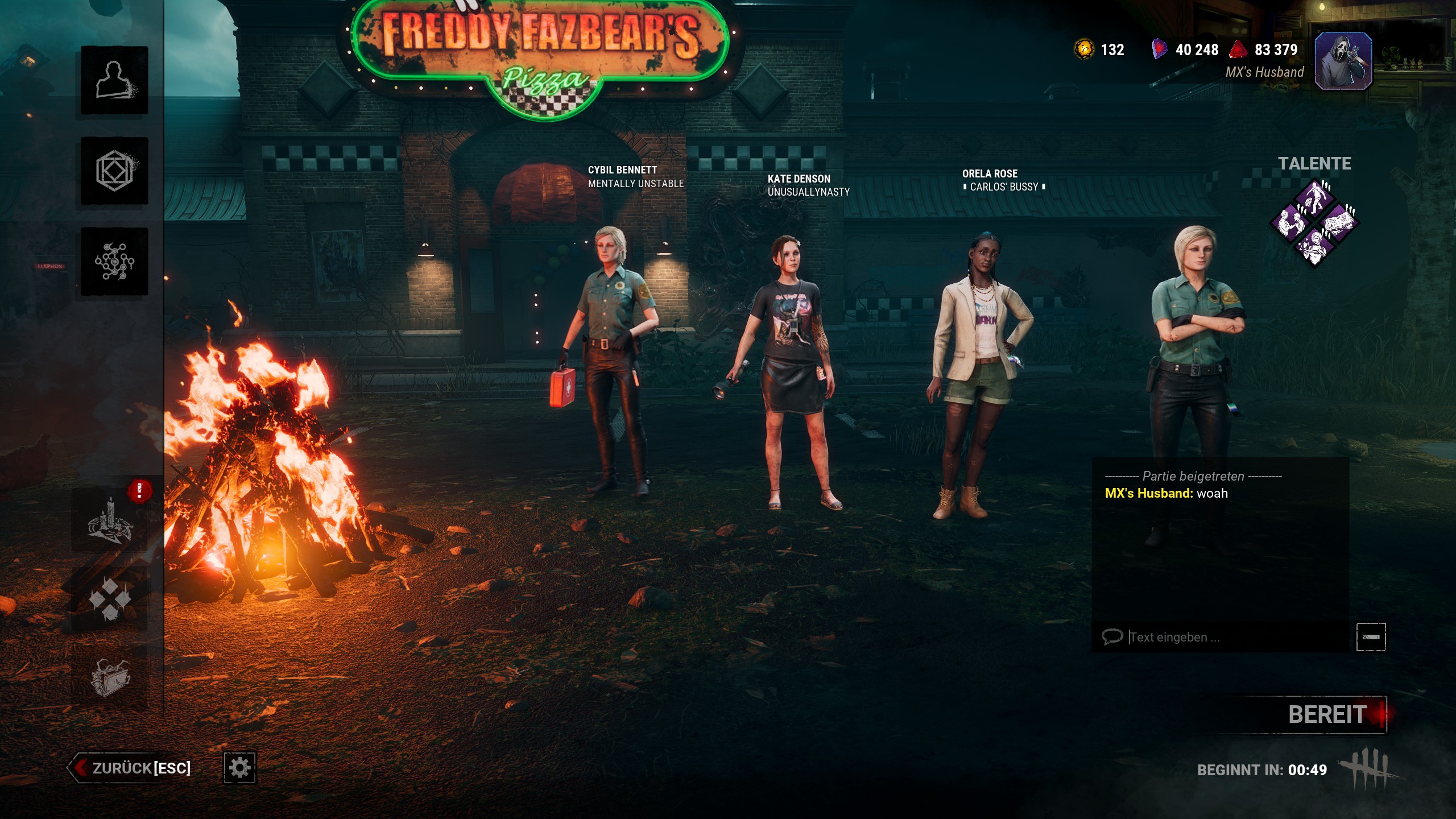Go back with the Zurück button
The width and height of the screenshot is (1456, 819).
tap(130, 768)
